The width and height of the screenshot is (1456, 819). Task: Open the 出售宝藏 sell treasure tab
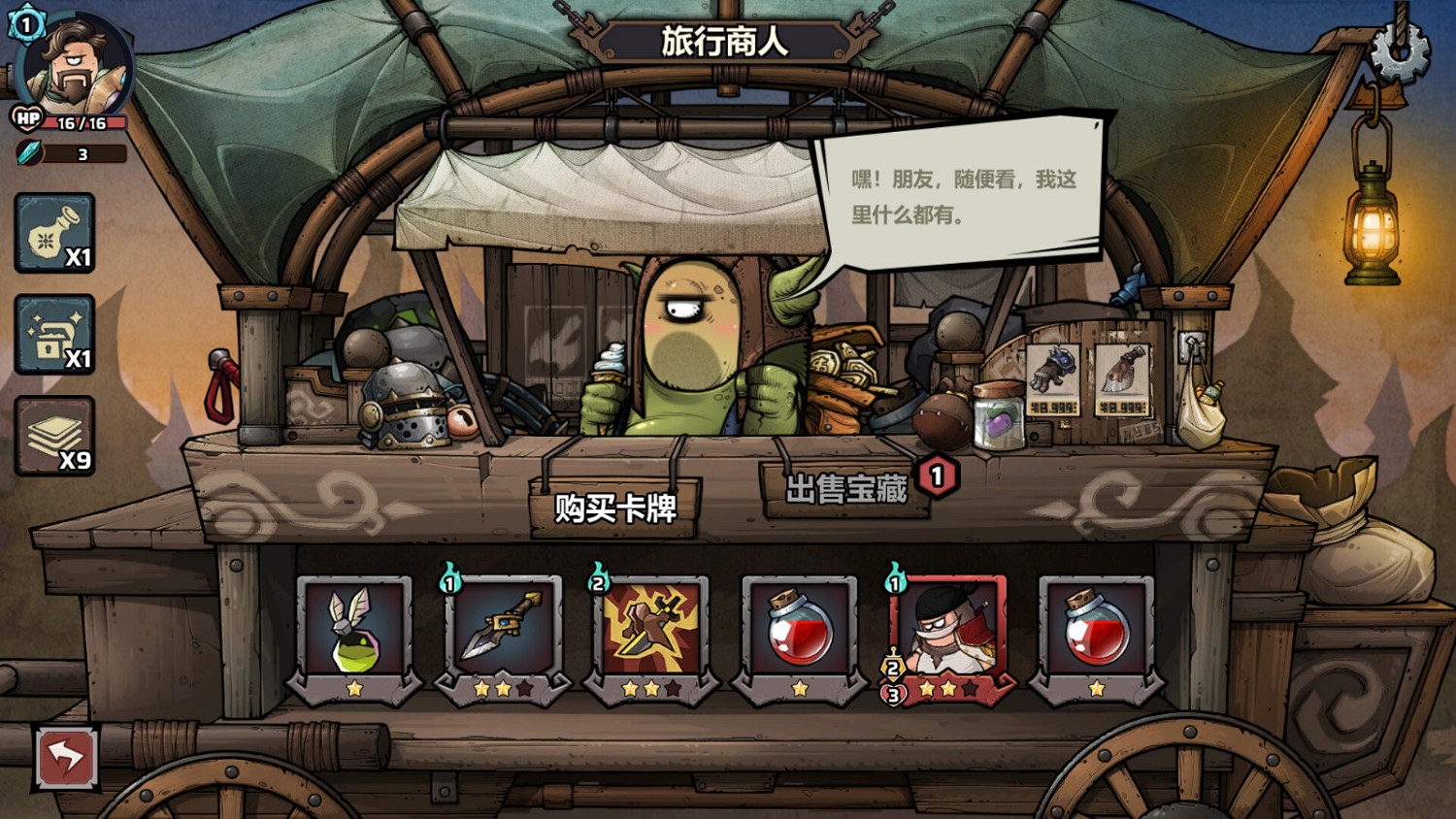(846, 488)
